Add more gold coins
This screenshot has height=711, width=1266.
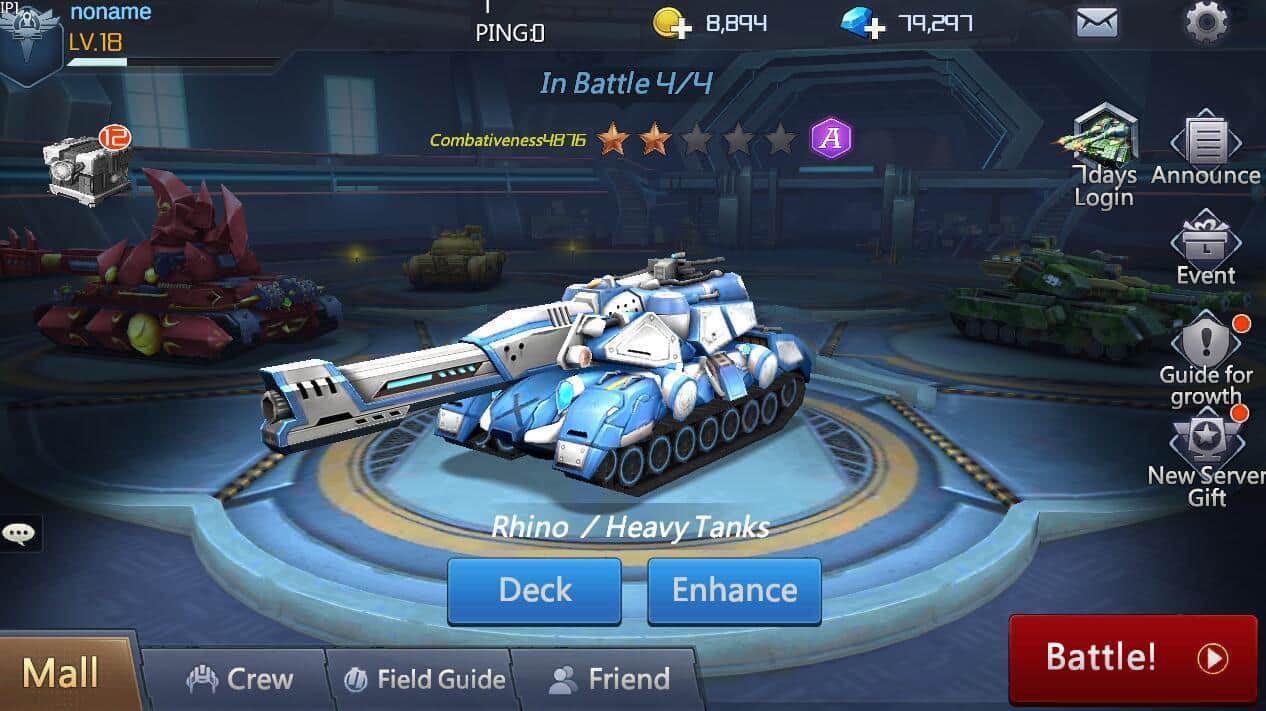coord(672,23)
